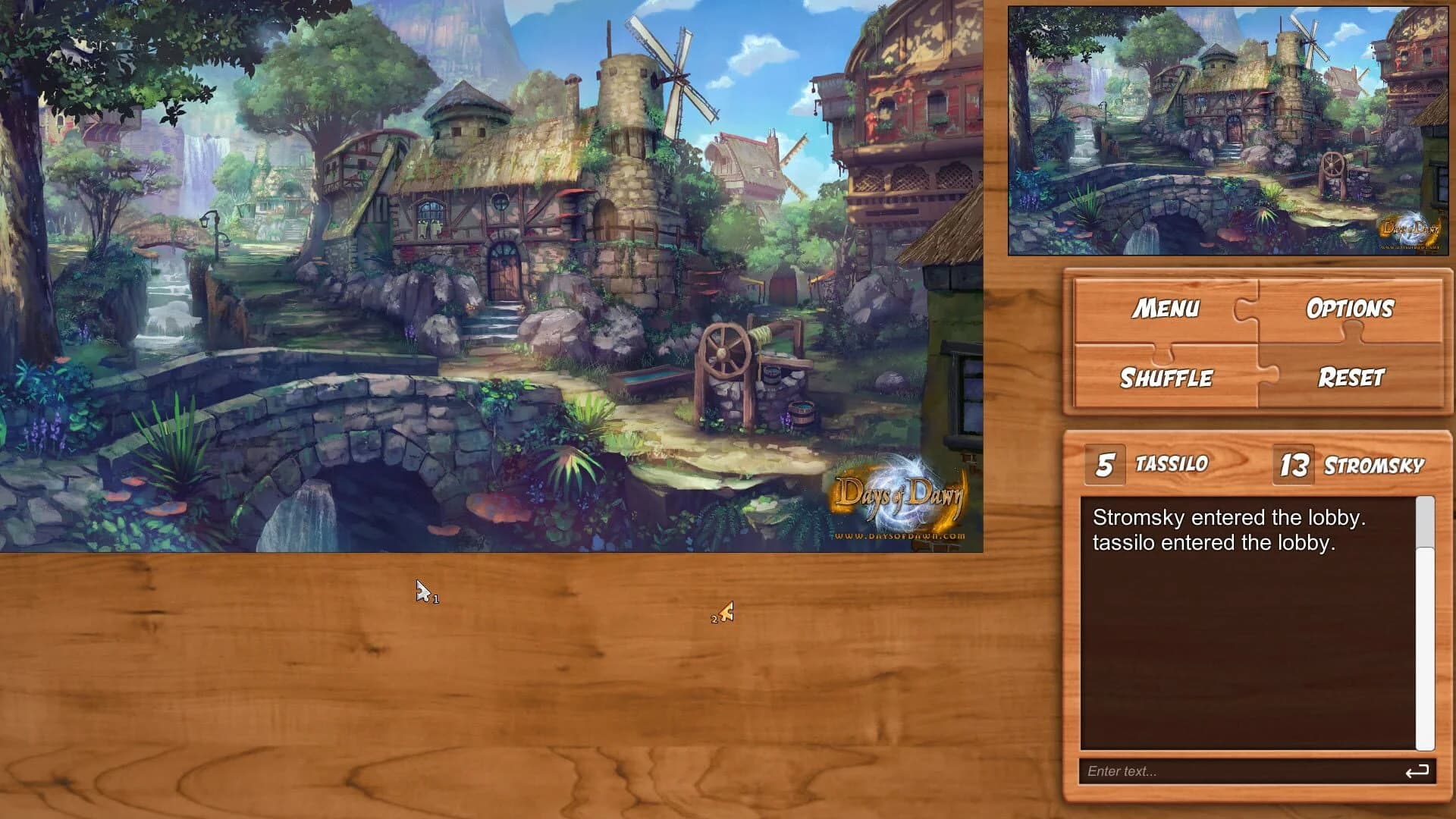Screen dimensions: 1456x819
Task: Click Stromsky's player name label
Action: pos(1375,466)
